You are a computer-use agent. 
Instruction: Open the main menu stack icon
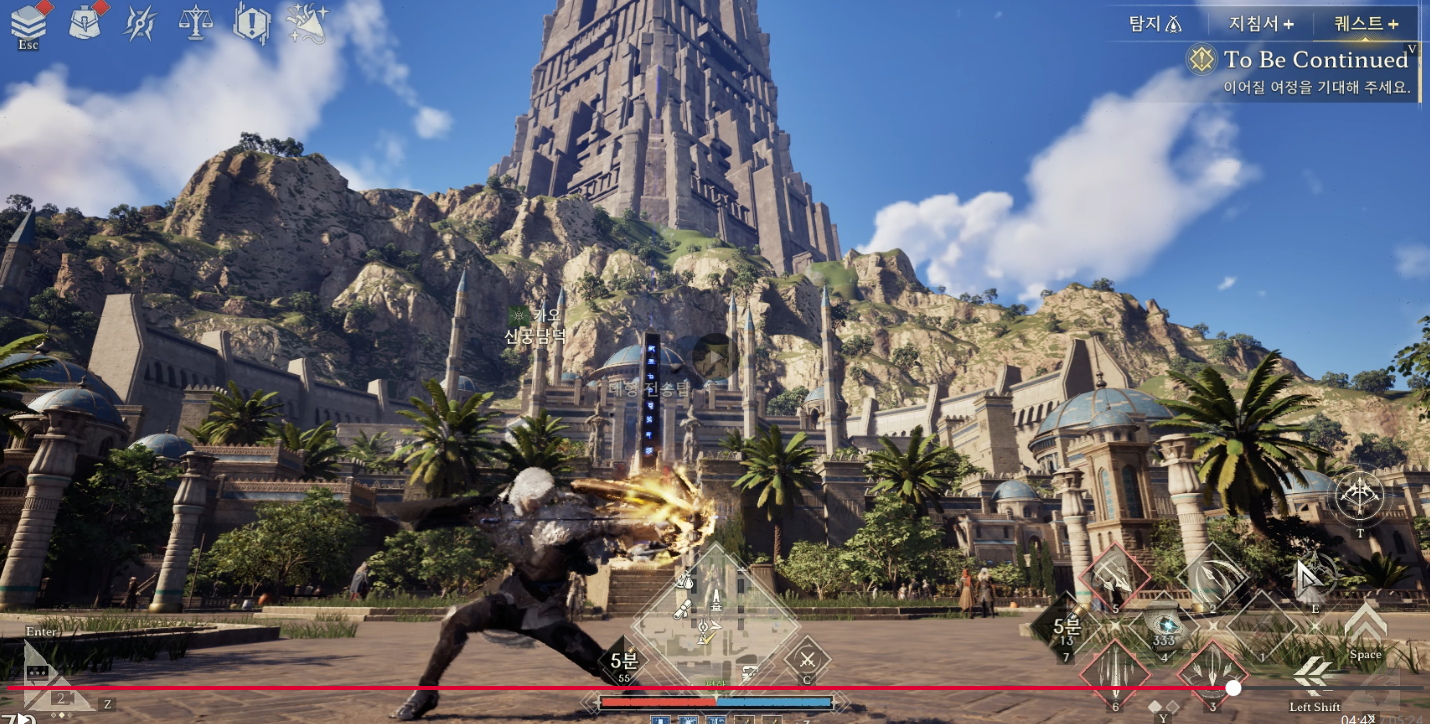point(28,24)
